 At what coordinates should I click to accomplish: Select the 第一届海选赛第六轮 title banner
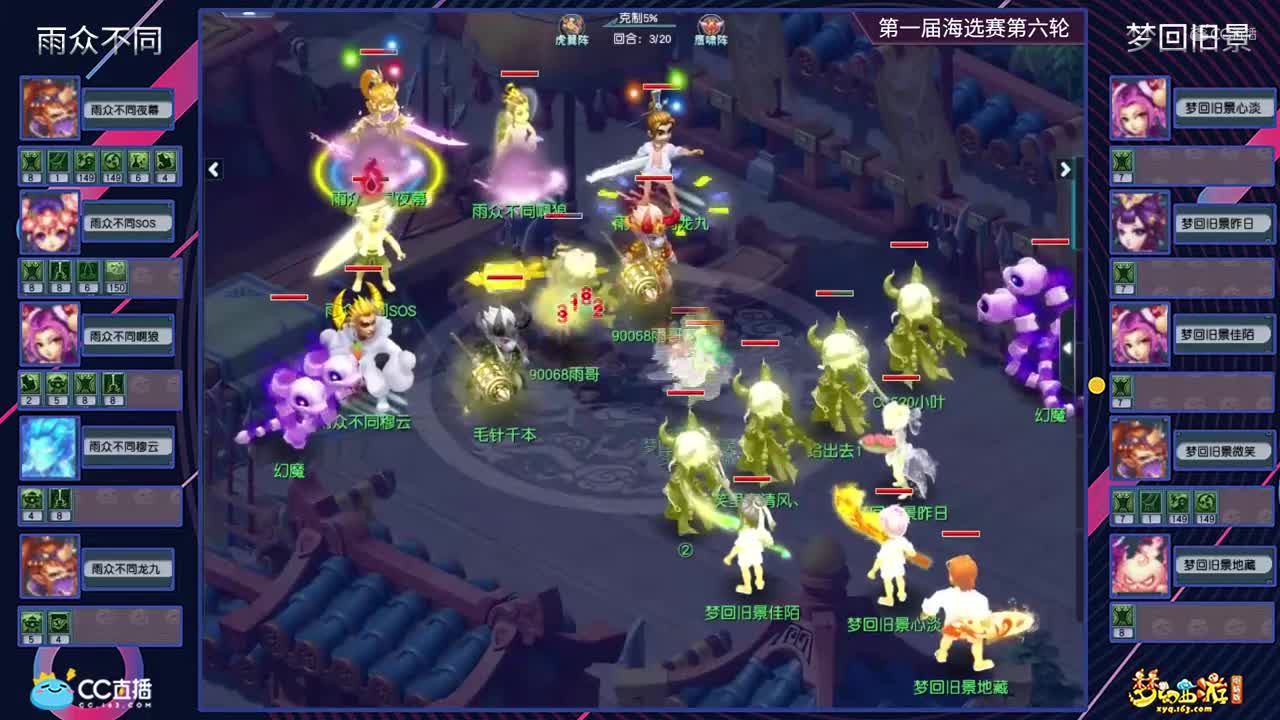click(x=977, y=26)
